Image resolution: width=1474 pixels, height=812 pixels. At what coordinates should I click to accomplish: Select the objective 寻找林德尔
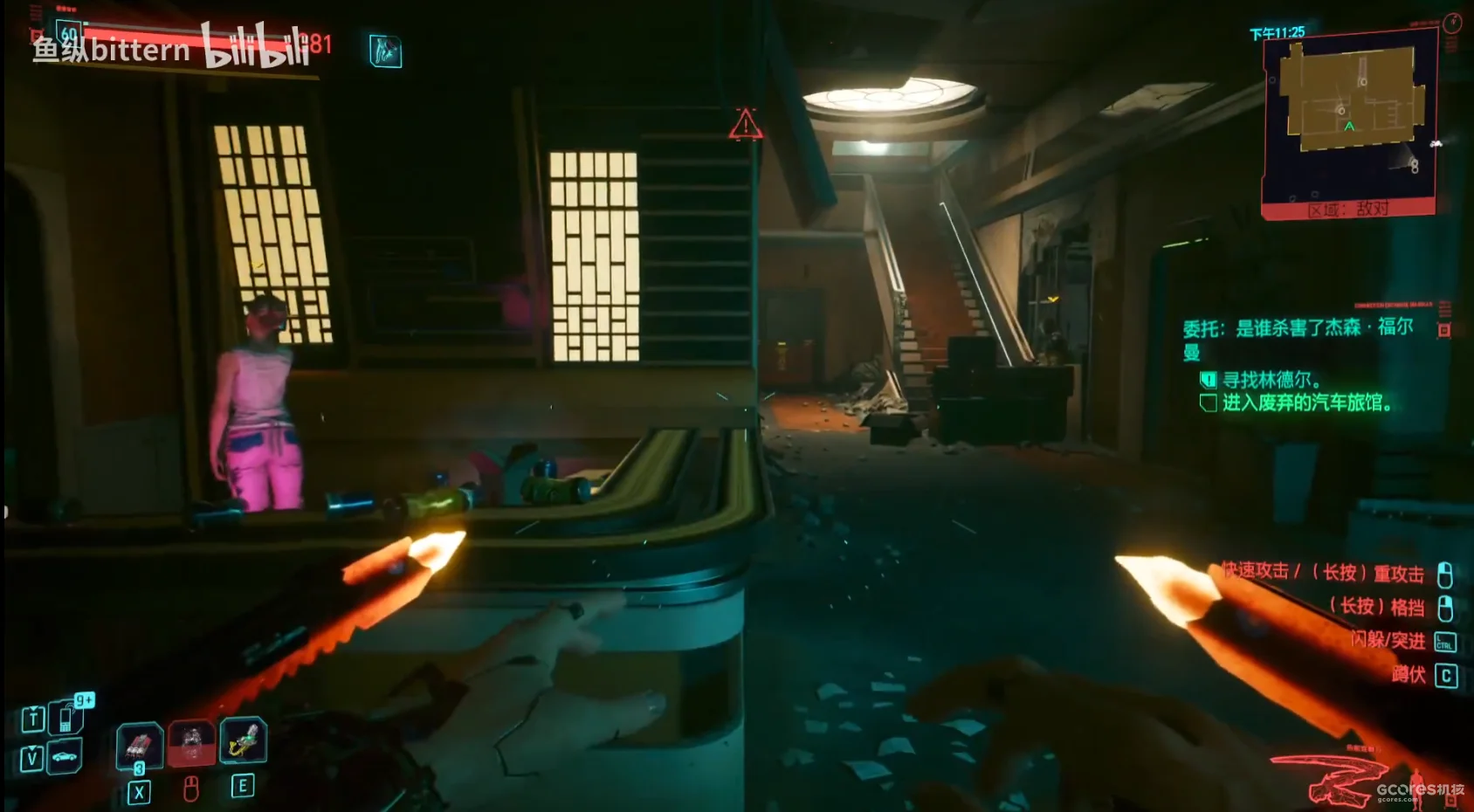pyautogui.click(x=1271, y=380)
